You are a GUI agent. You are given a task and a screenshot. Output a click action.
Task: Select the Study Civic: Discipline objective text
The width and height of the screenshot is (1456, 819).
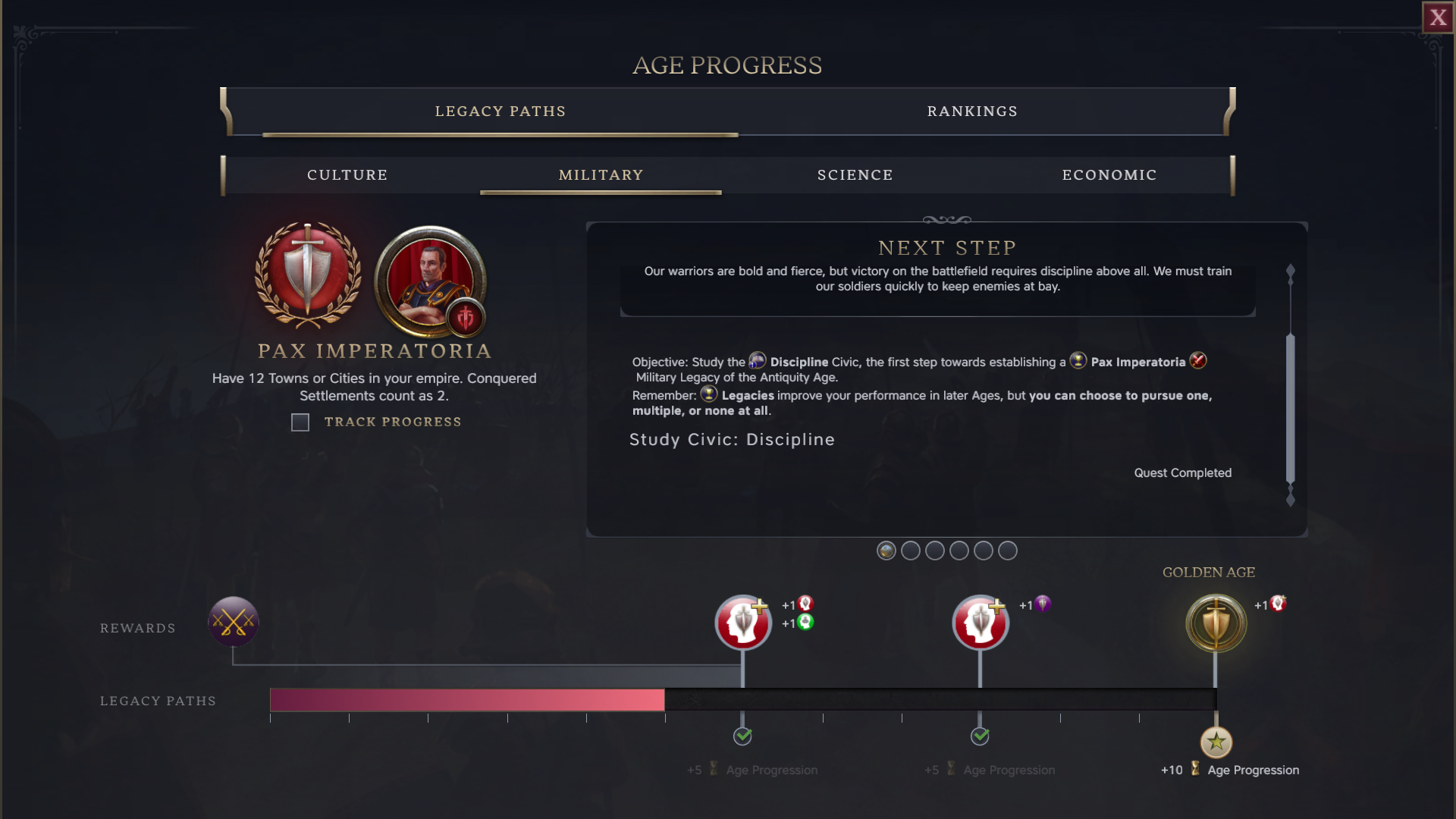(x=731, y=440)
